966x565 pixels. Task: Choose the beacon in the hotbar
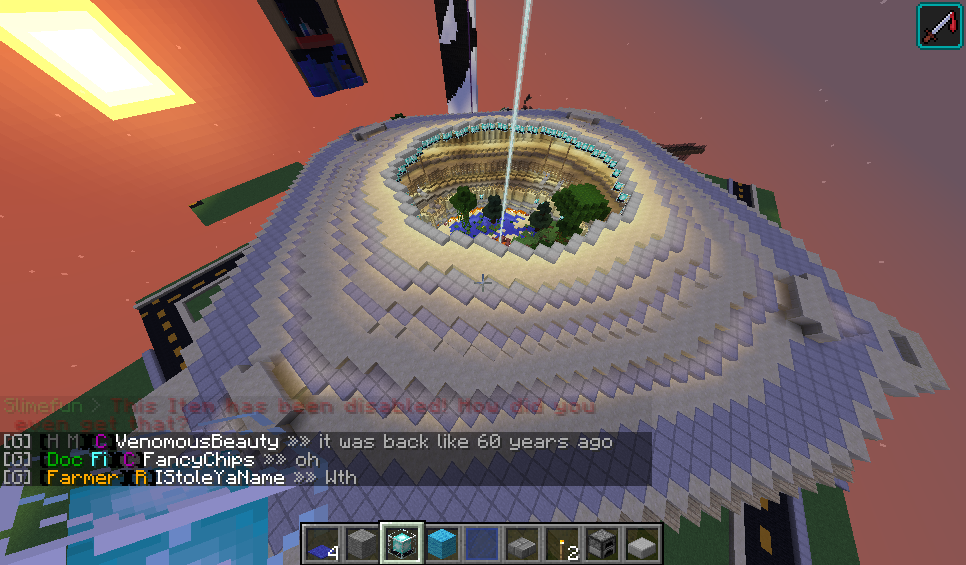tap(402, 544)
